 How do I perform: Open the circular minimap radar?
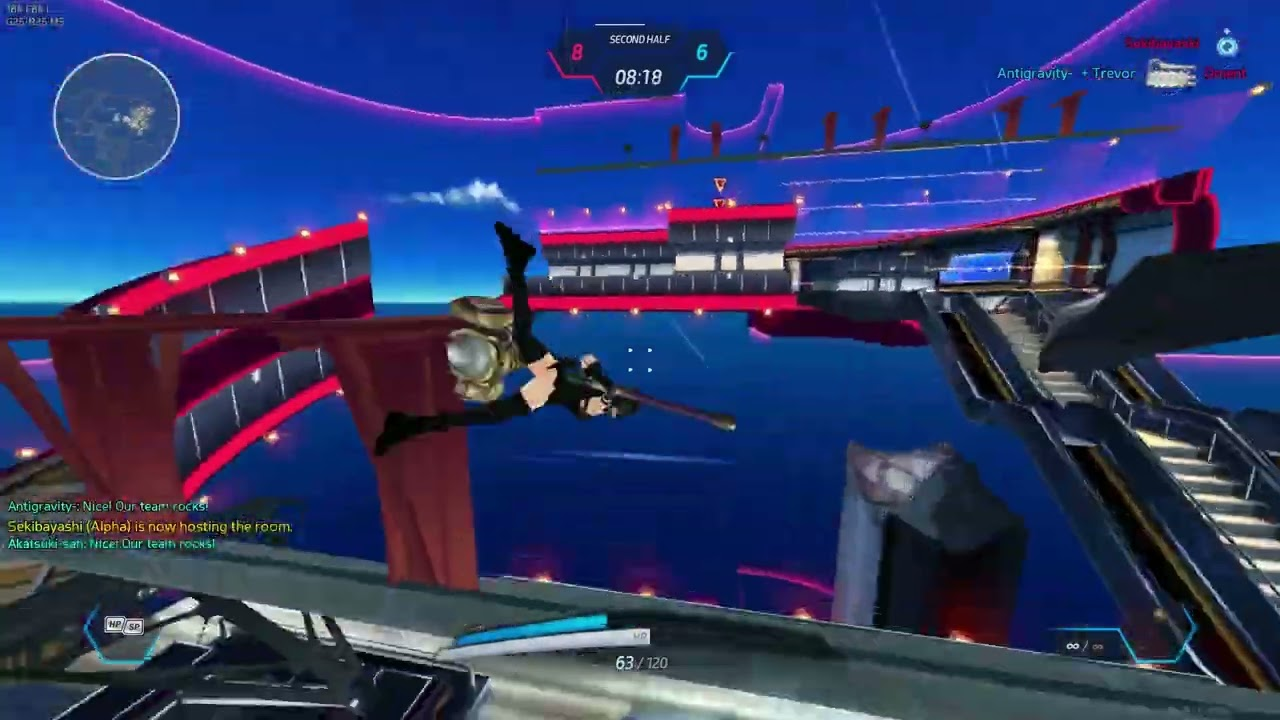[x=116, y=116]
